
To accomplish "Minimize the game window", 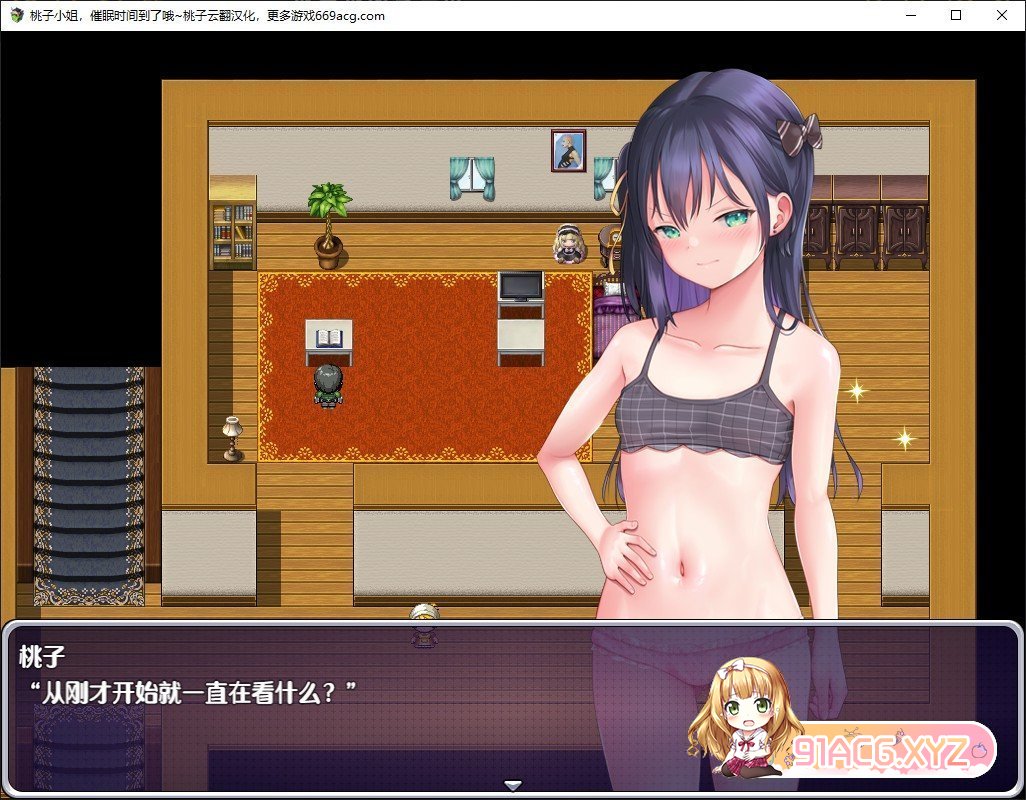I will tap(910, 15).
